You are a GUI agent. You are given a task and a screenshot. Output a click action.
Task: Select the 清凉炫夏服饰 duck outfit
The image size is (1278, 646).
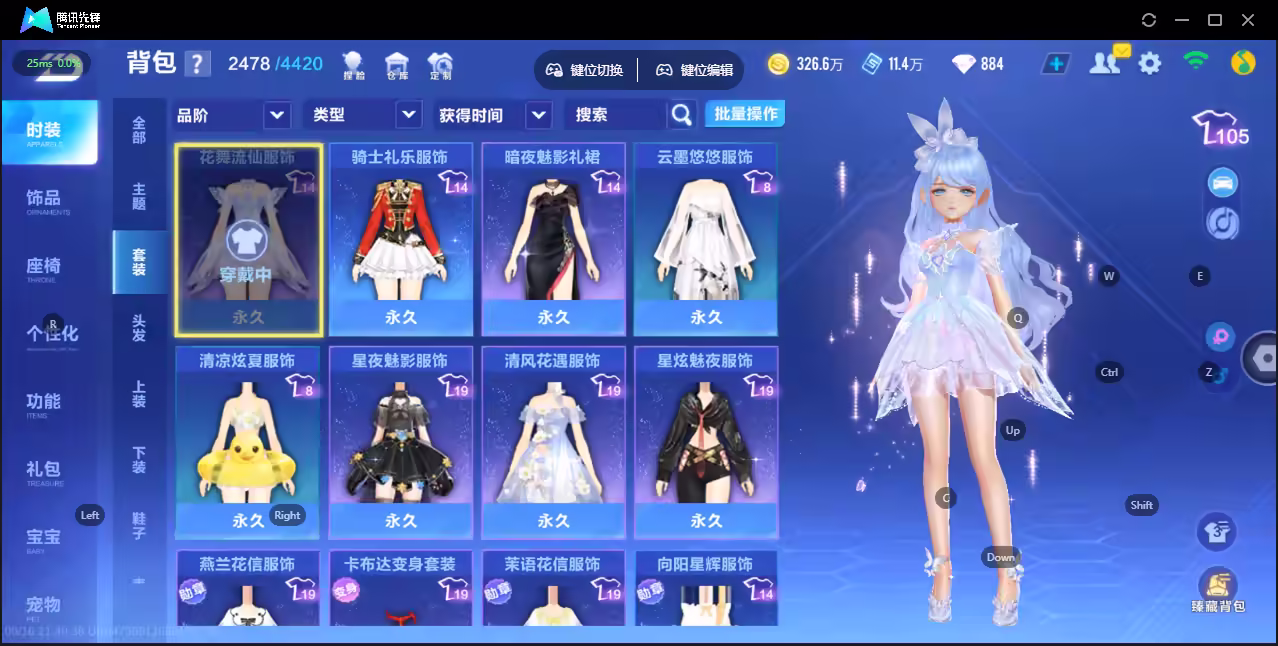click(x=247, y=441)
